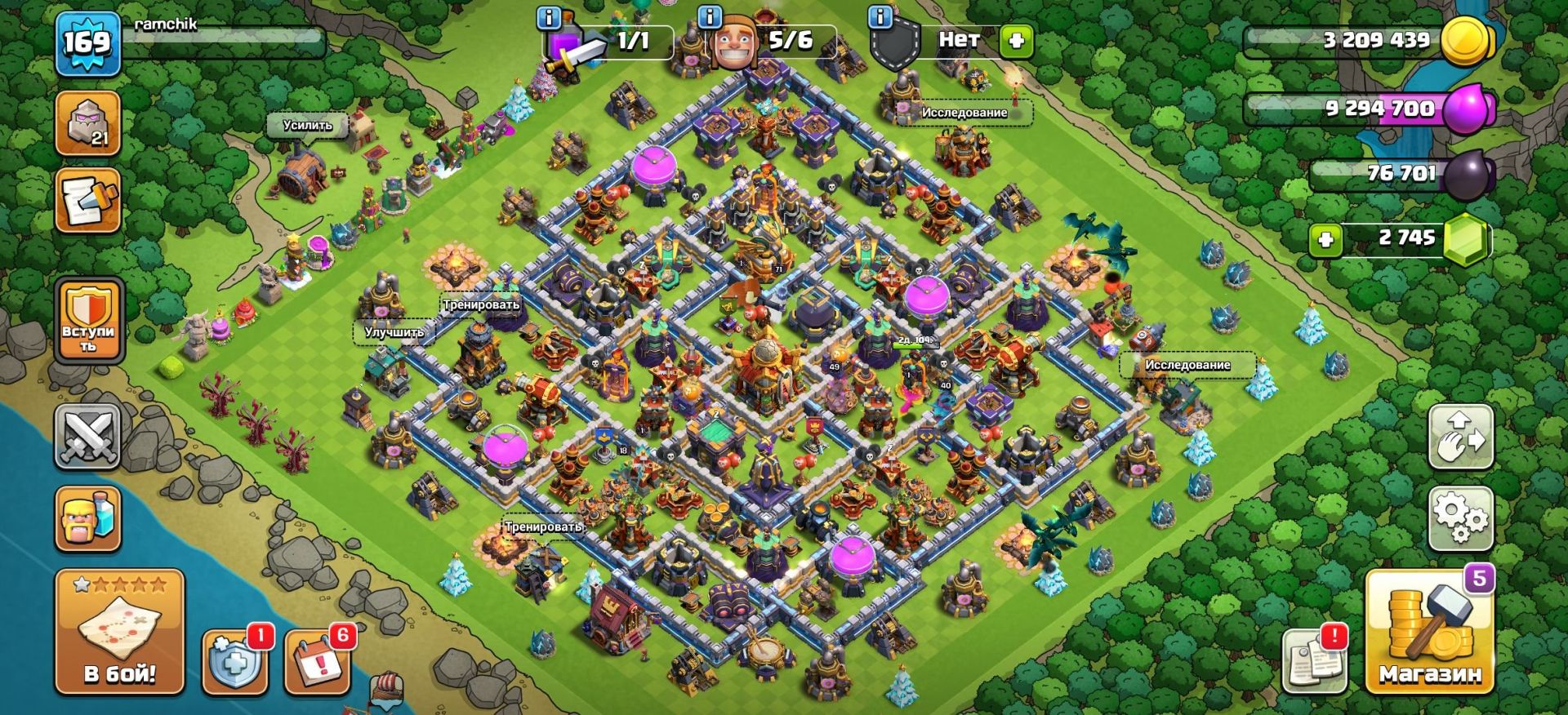The width and height of the screenshot is (1568, 715).
Task: Tap the Усилить boost label
Action: pos(308,126)
